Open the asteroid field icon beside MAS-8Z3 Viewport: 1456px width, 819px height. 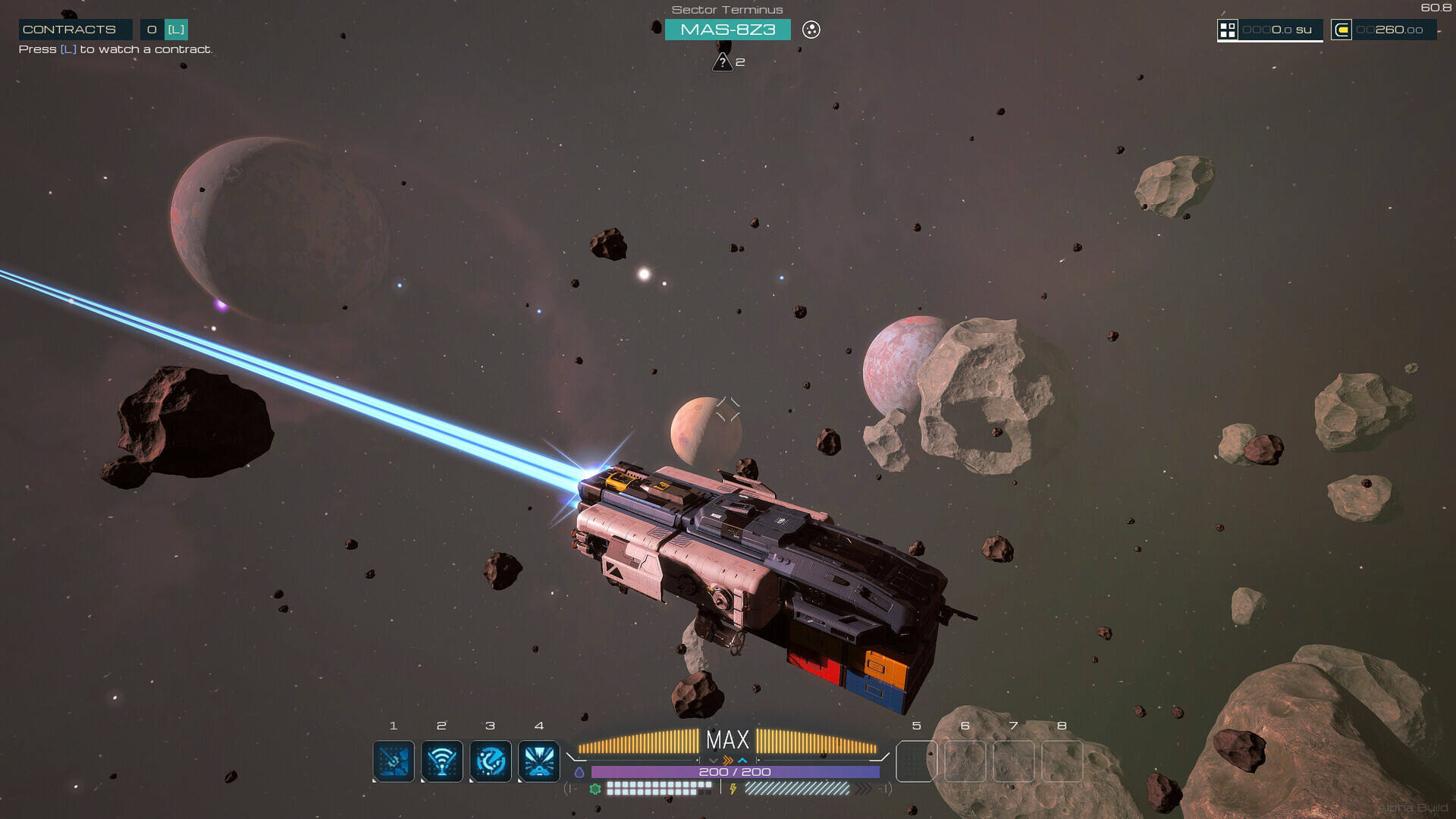811,30
